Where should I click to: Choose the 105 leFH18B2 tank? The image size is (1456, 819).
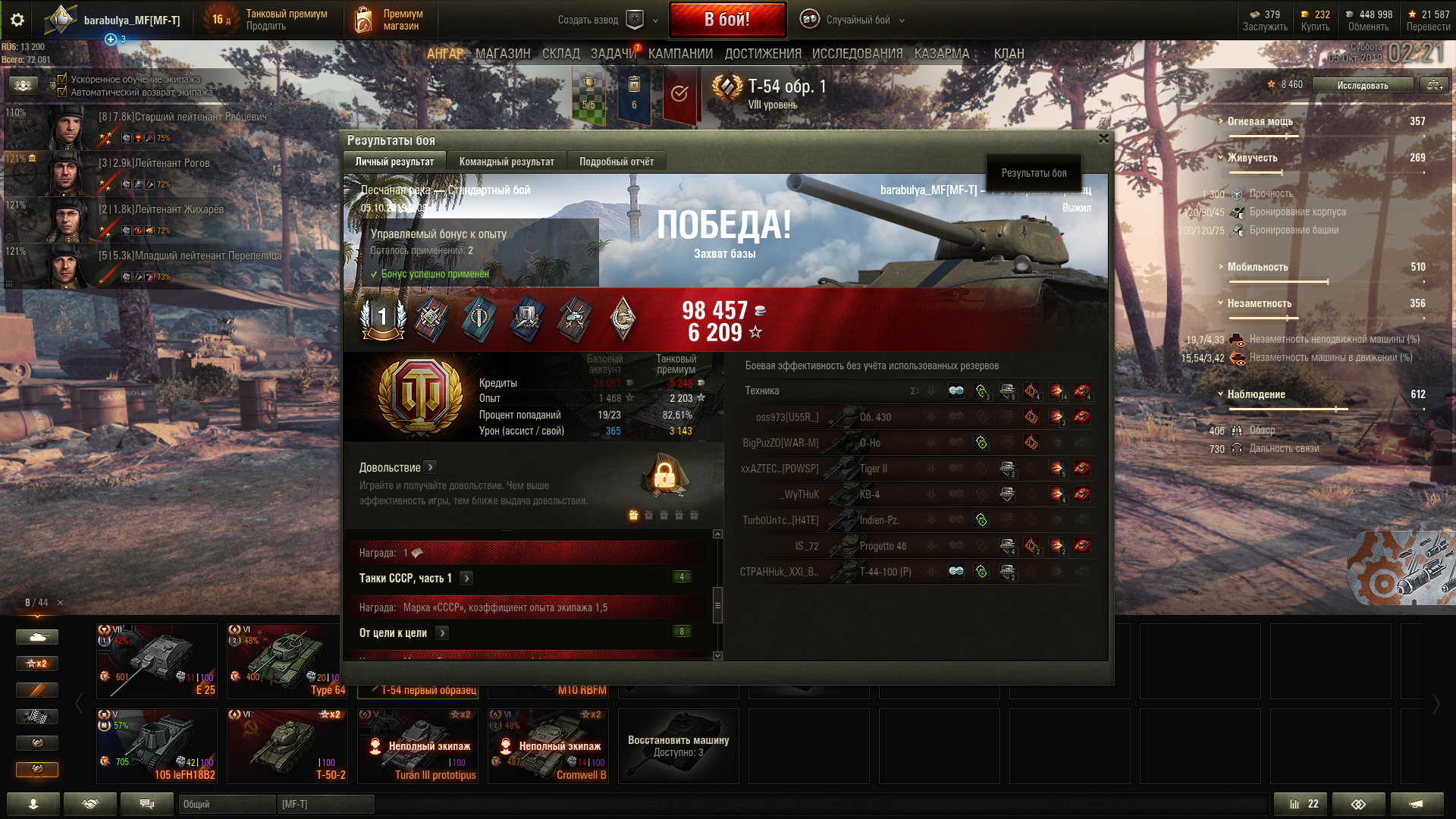pos(157,745)
